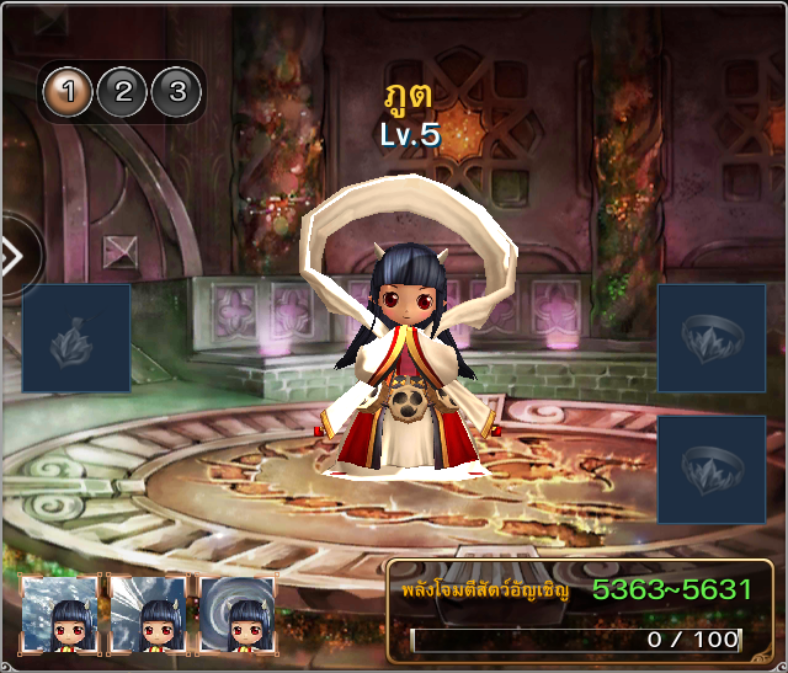Choose the portrait with white streak background
The image size is (788, 673).
point(148,614)
